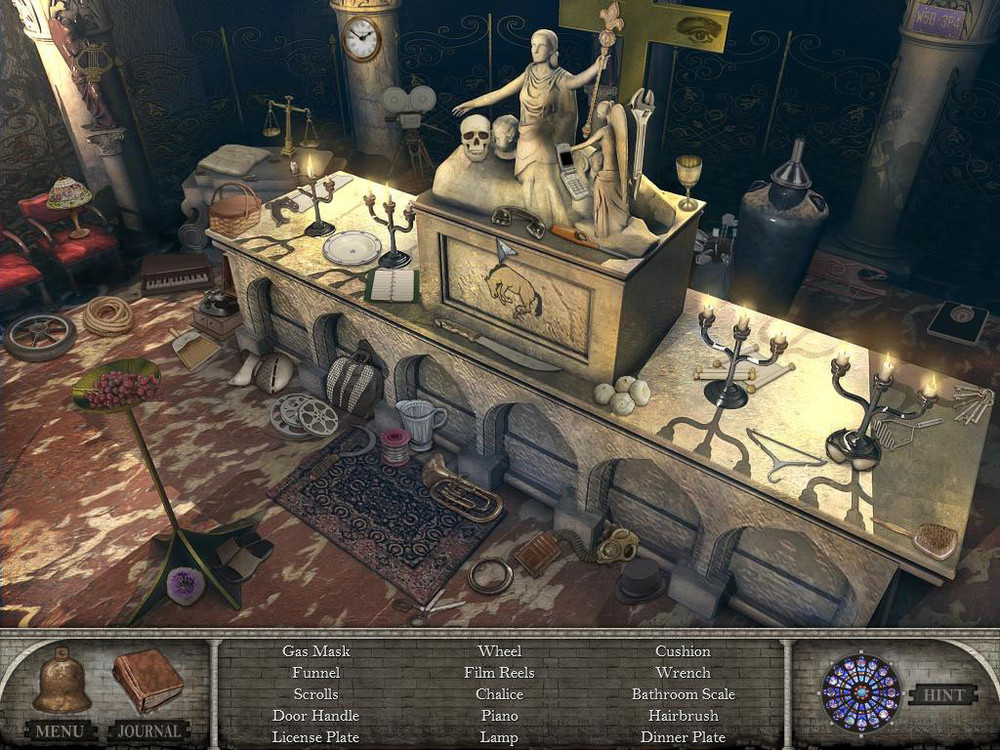Use the Hint button
1000x750 pixels.
[942, 695]
